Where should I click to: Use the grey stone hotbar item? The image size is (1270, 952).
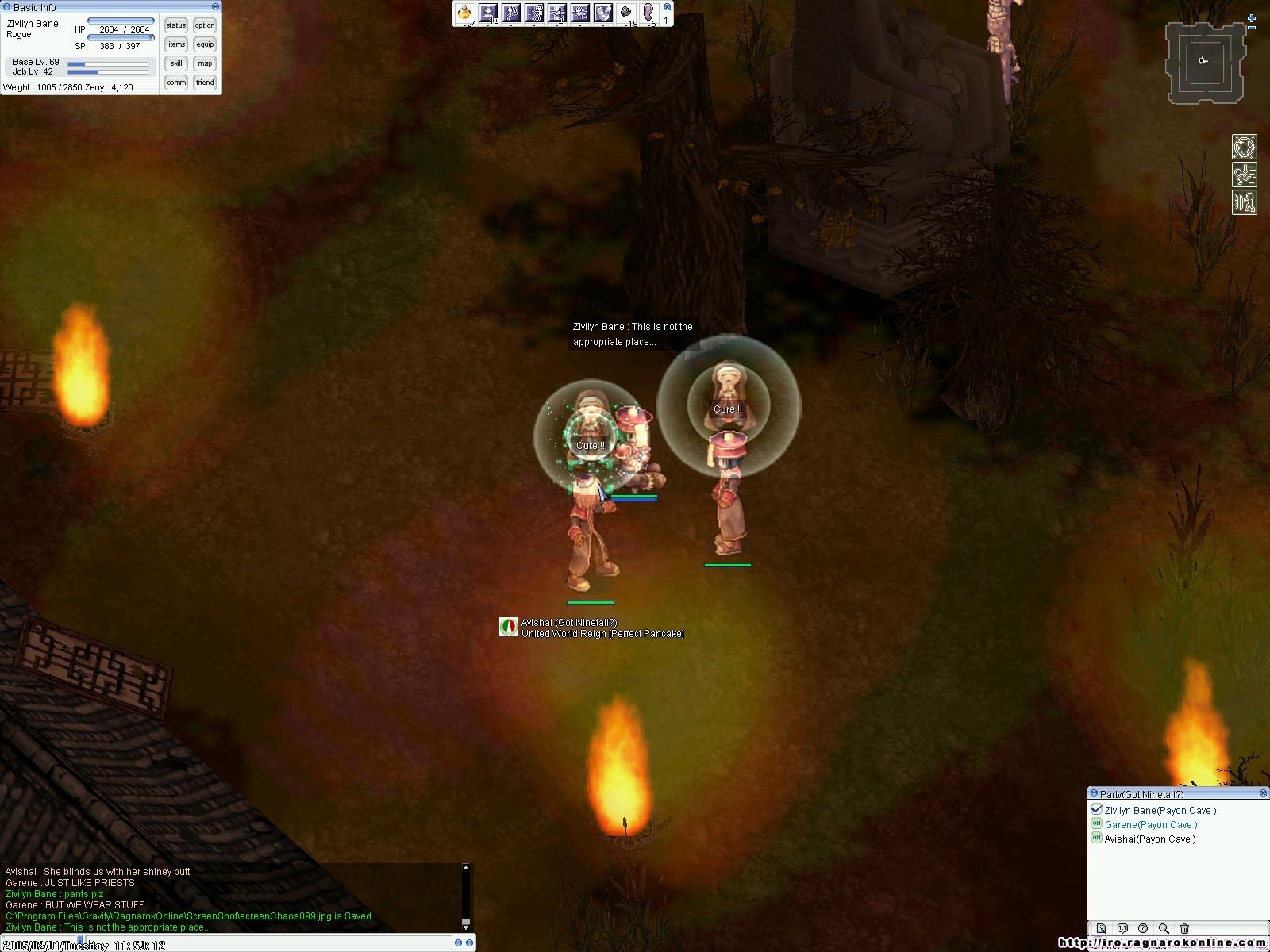[626, 13]
